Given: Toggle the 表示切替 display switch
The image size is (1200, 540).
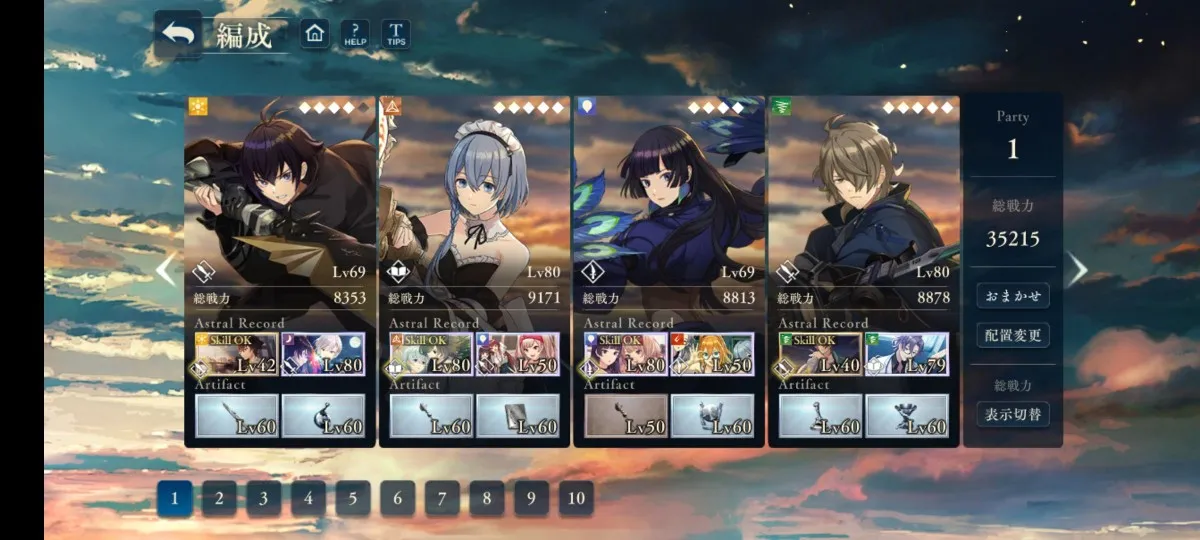Looking at the screenshot, I should 1013,414.
